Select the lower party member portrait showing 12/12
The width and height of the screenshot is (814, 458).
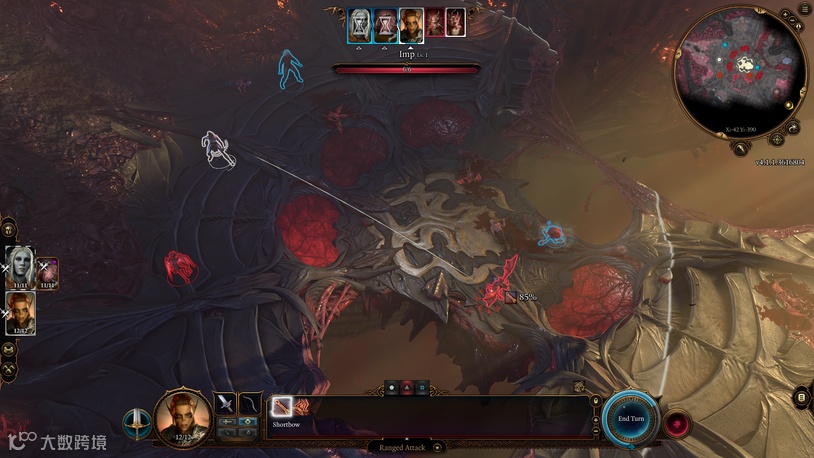coord(20,312)
